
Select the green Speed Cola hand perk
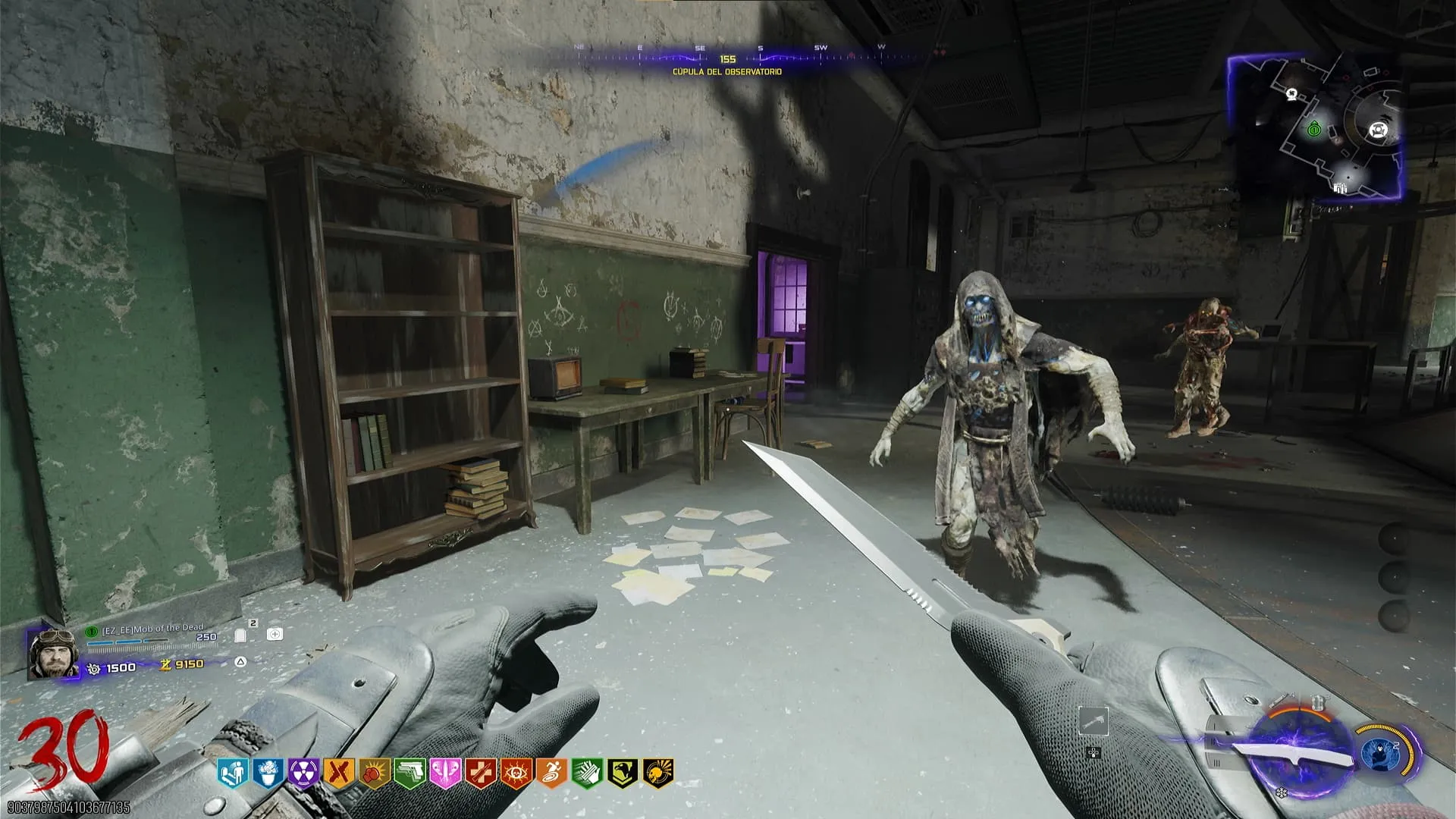(x=586, y=773)
